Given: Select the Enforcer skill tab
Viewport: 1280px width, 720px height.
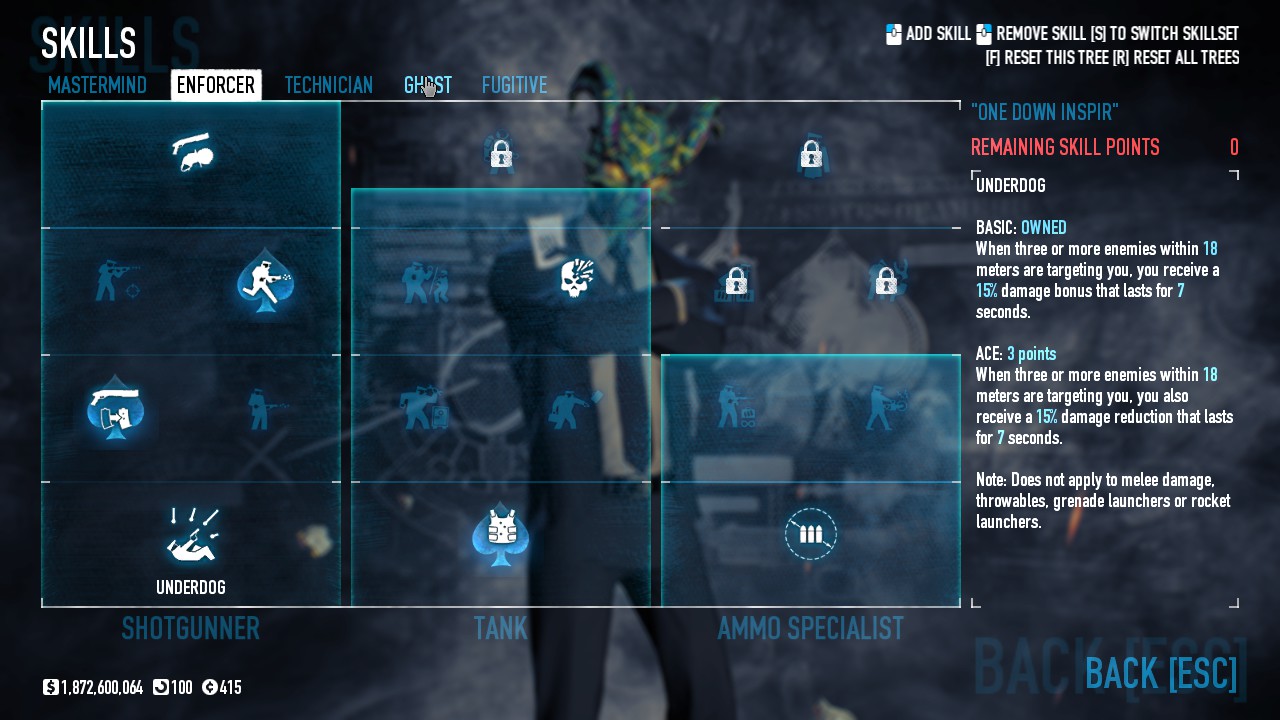Looking at the screenshot, I should (x=216, y=85).
